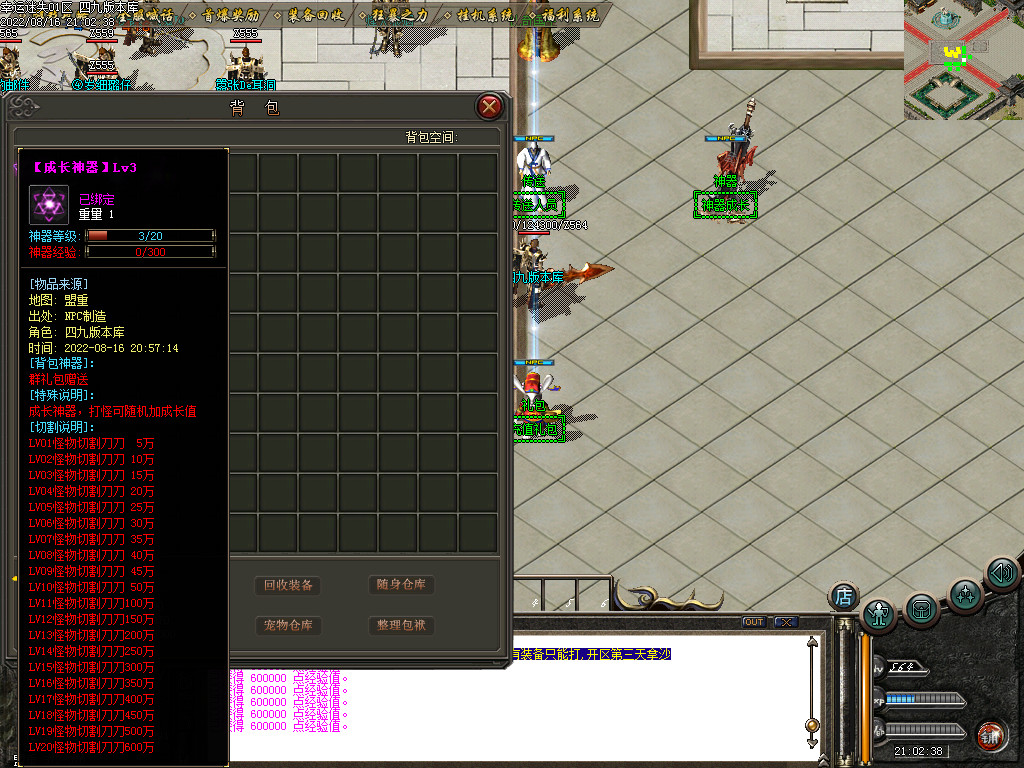1024x768 pixels.
Task: Close the chat panel with X button
Action: pos(786,622)
